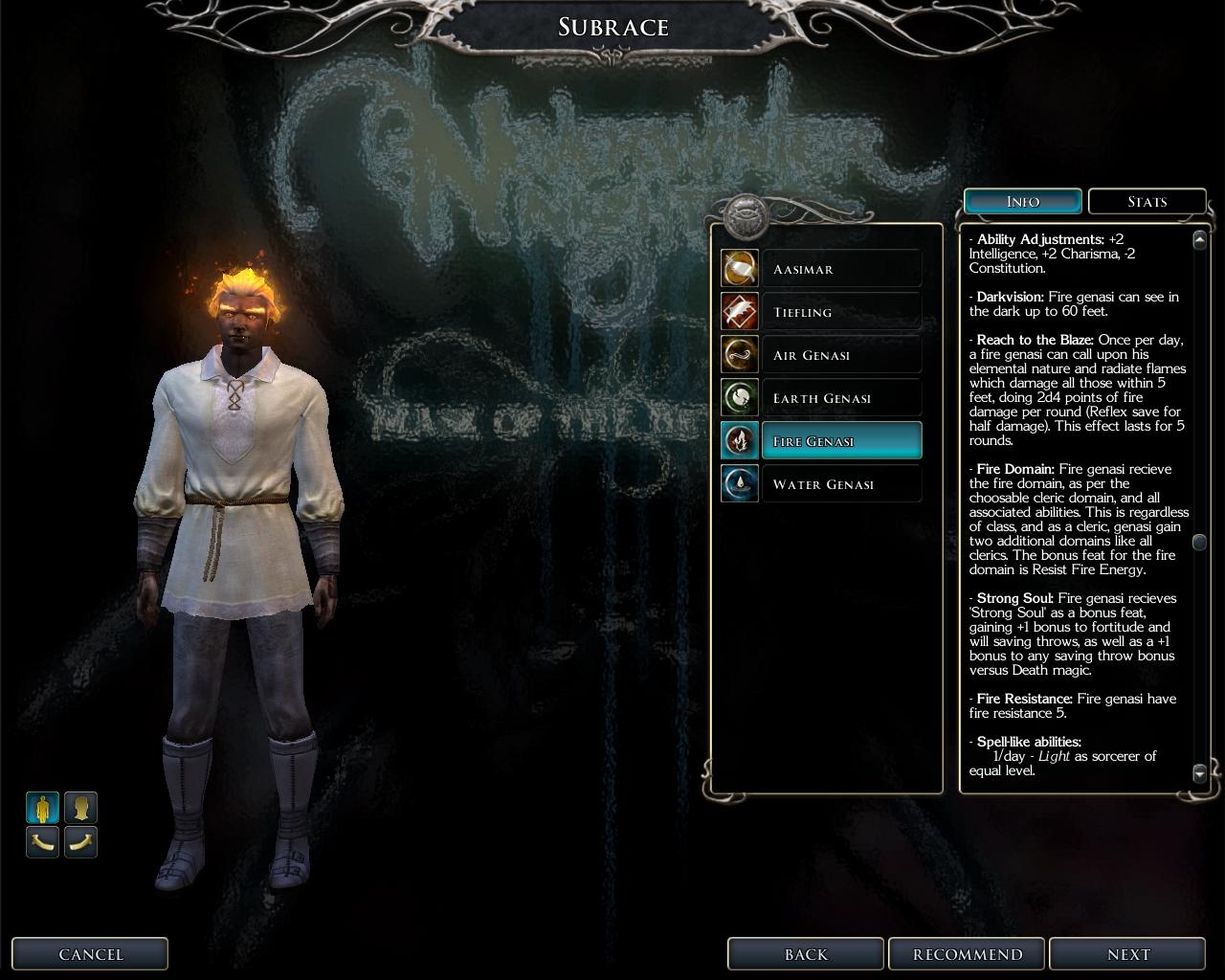This screenshot has height=980, width=1225.
Task: Show the full body character view
Action: pos(42,808)
